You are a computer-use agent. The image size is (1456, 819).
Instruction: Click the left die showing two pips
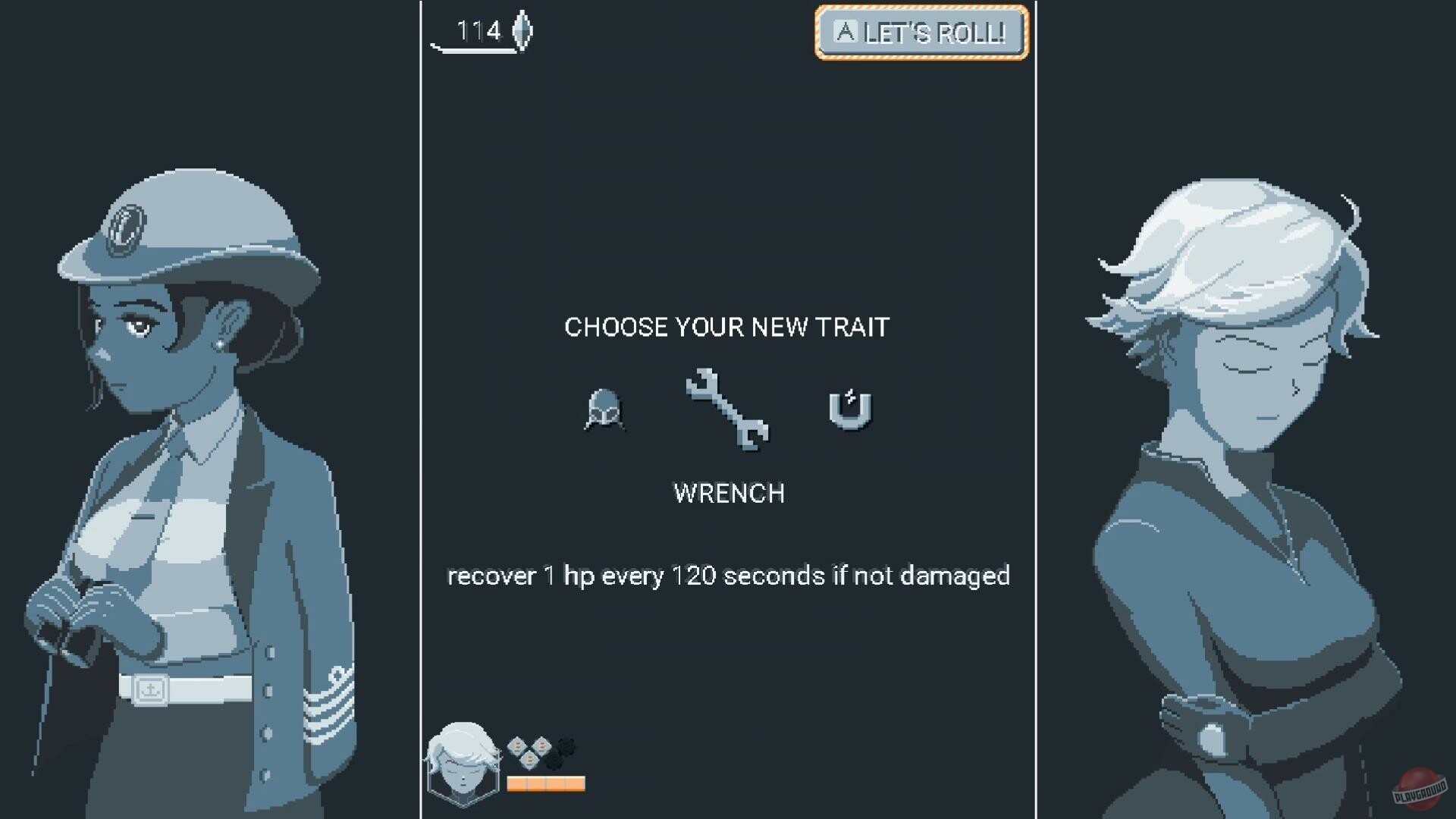pyautogui.click(x=518, y=745)
